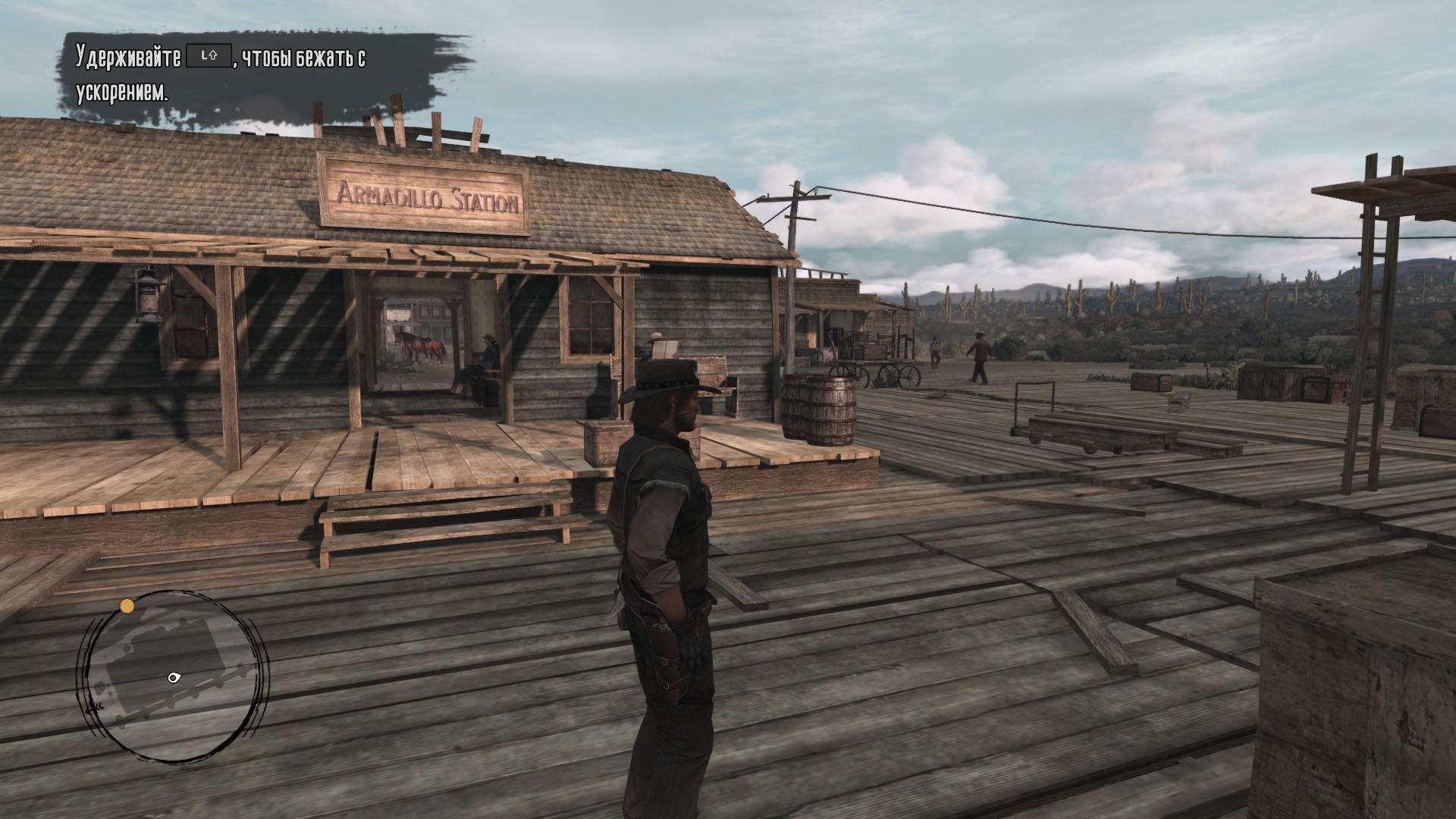Open the circular minimap

tap(171, 676)
